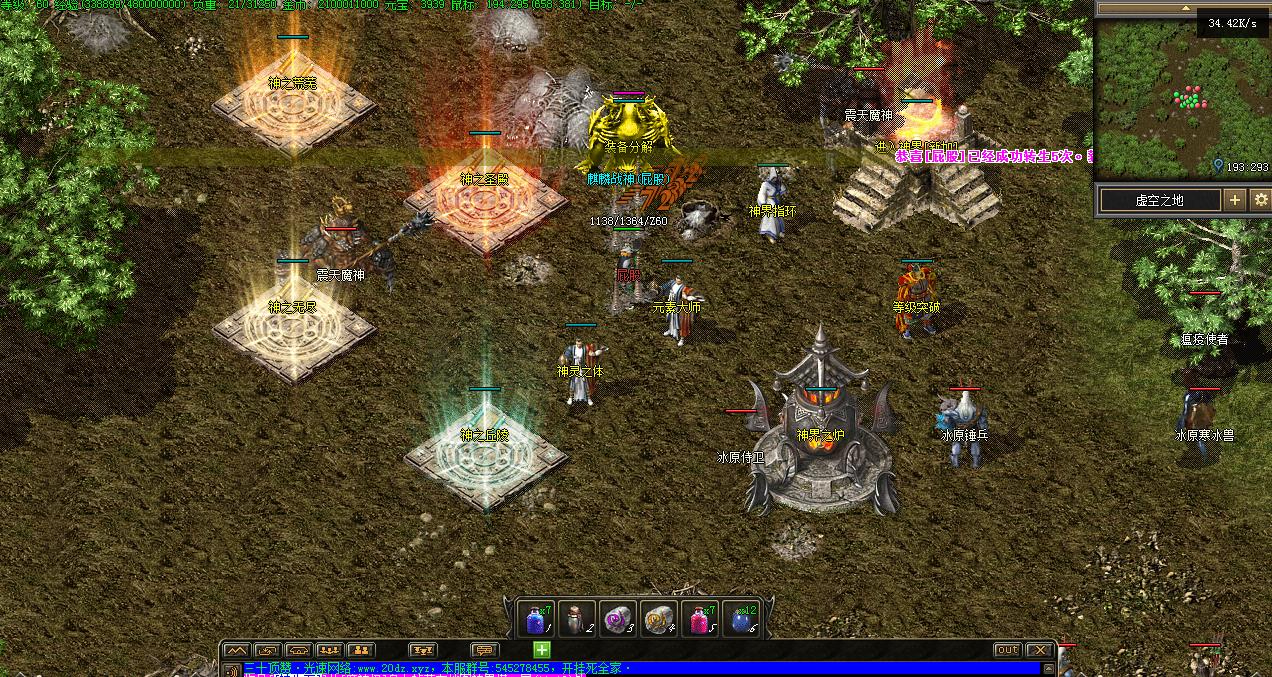Close the chat bar with the X button
This screenshot has height=677, width=1272.
pyautogui.click(x=1040, y=650)
